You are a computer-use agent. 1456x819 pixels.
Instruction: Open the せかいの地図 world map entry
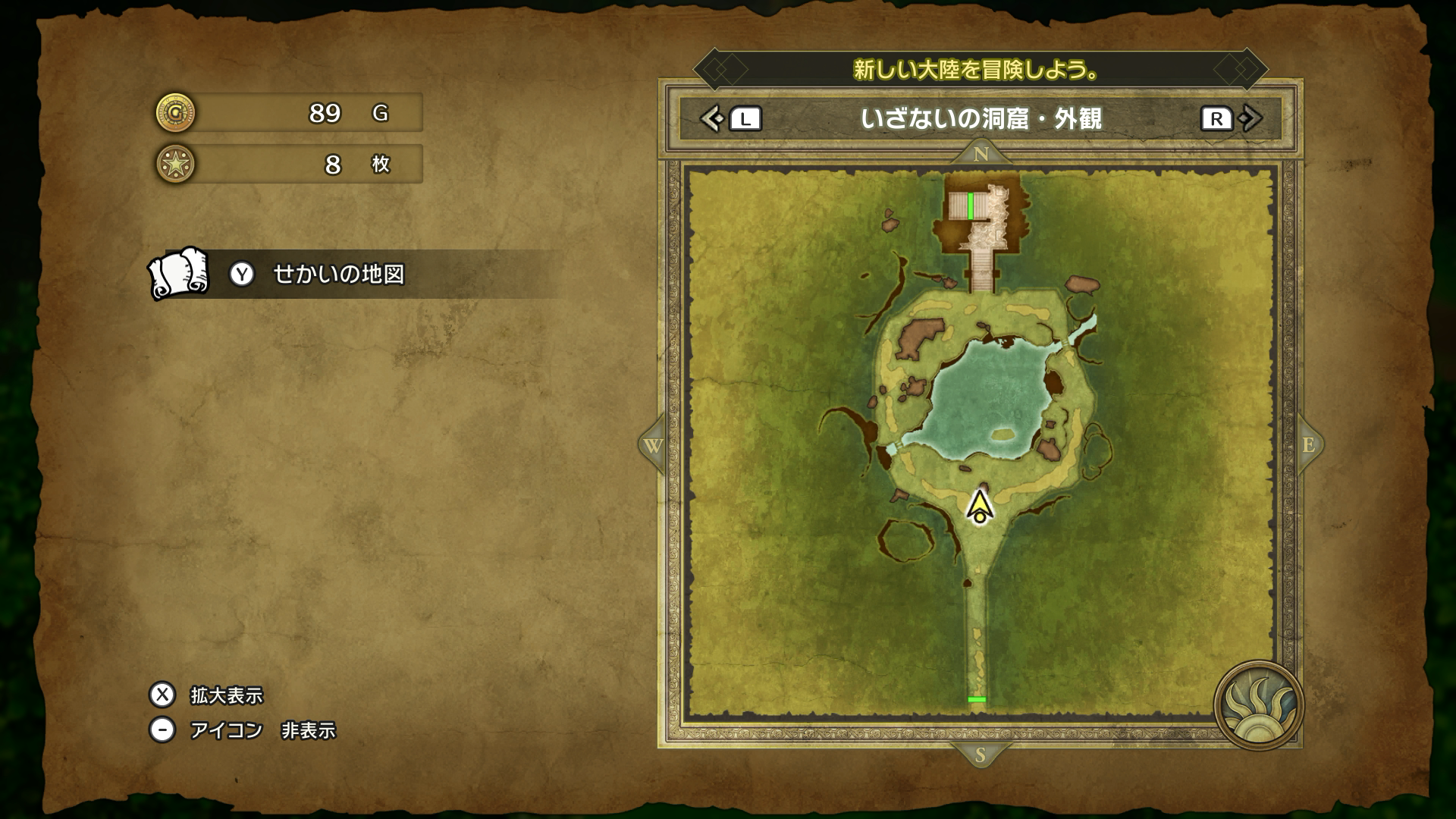pyautogui.click(x=338, y=274)
